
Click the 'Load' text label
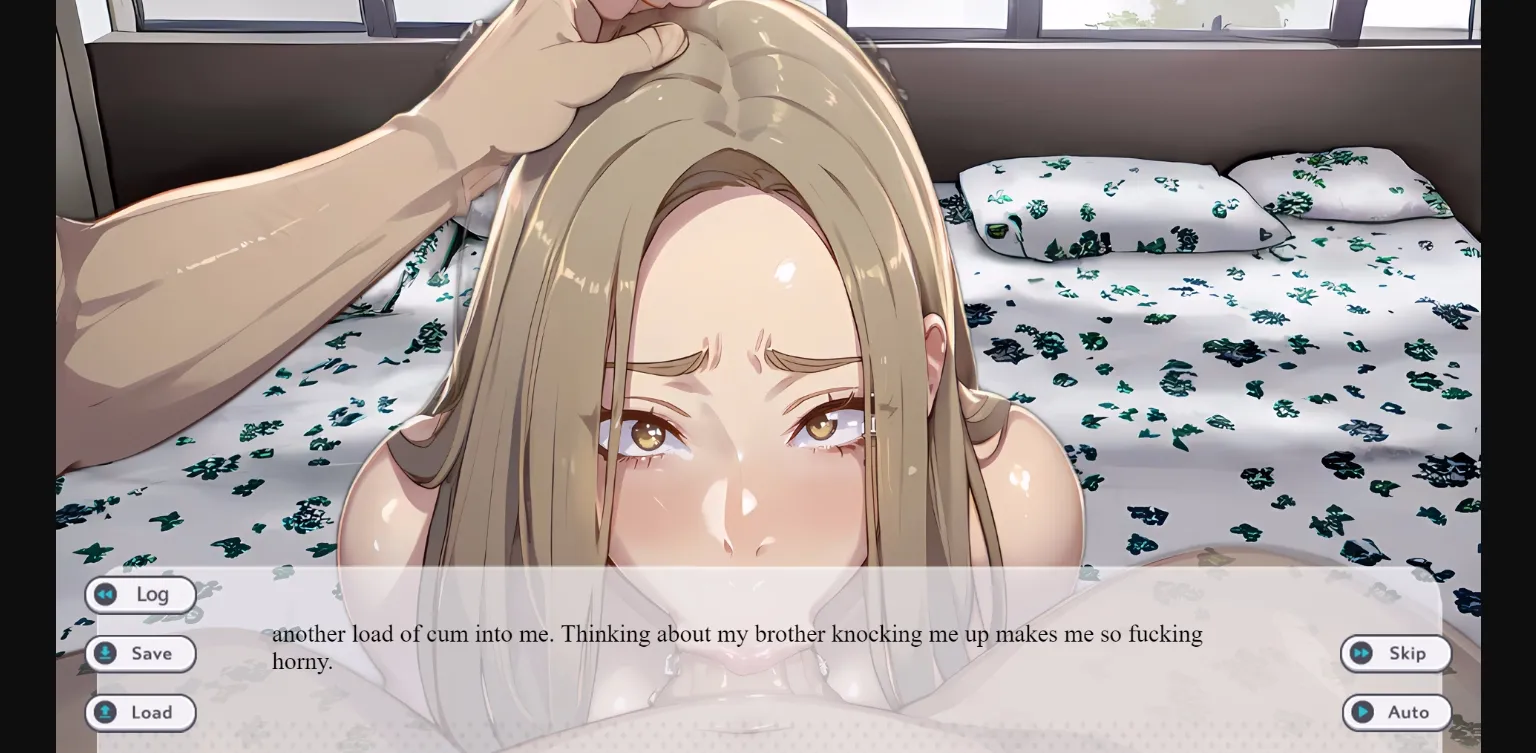pyautogui.click(x=152, y=712)
